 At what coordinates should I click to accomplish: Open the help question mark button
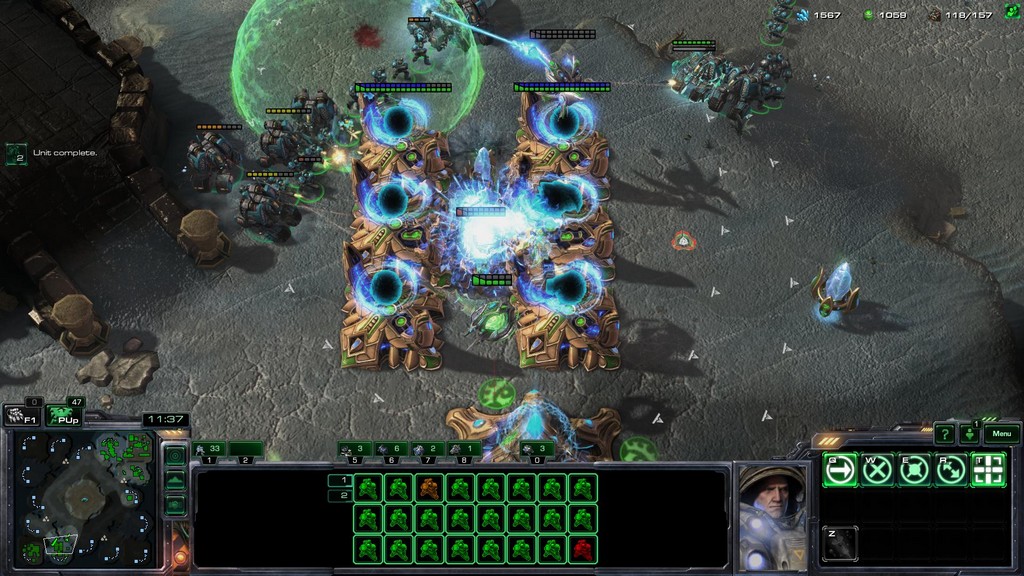click(944, 434)
